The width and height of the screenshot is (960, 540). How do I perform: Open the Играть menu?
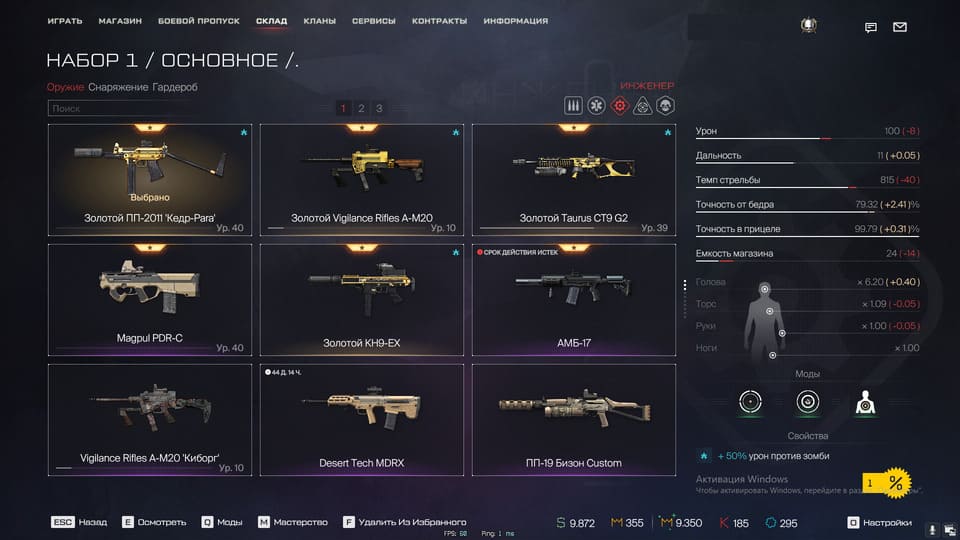coord(65,21)
